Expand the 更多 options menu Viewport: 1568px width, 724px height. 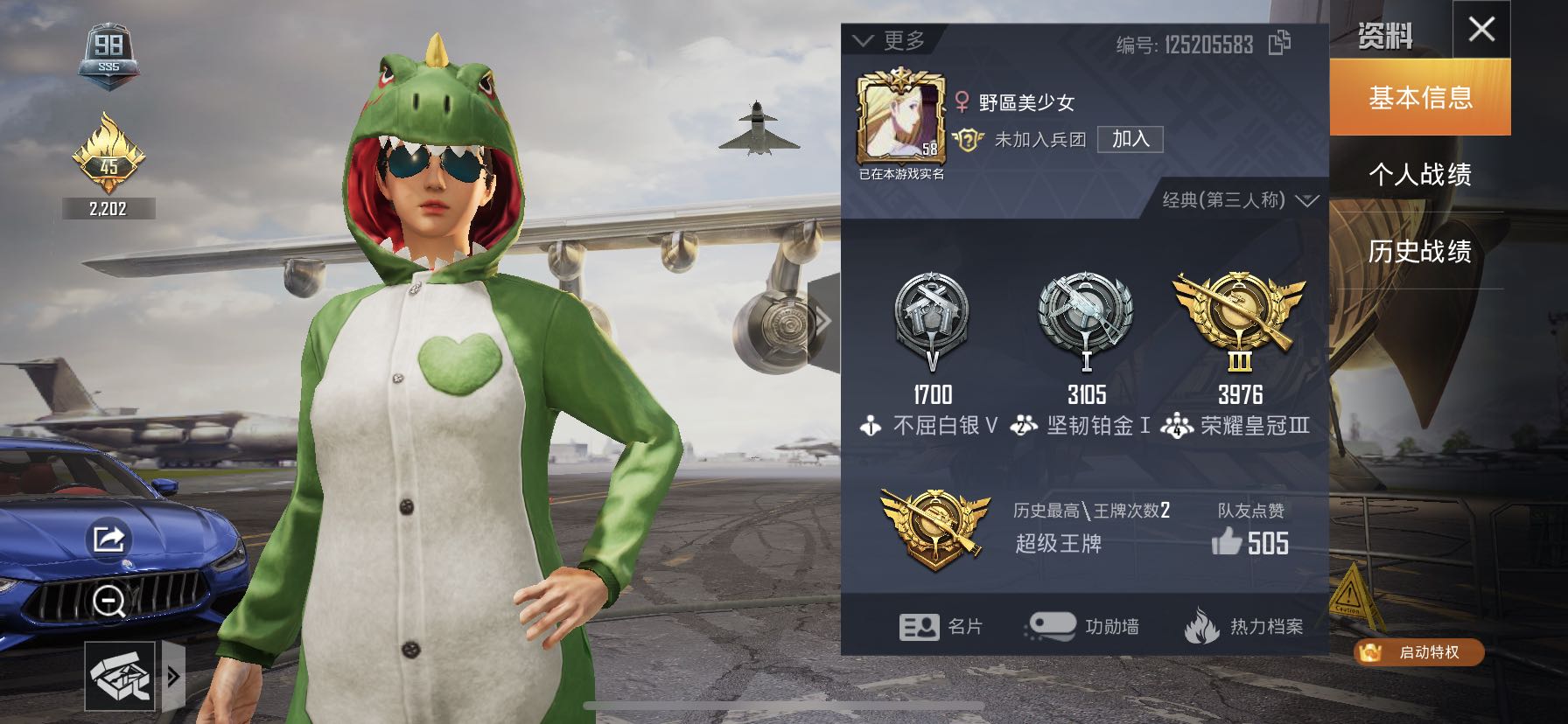[x=889, y=41]
